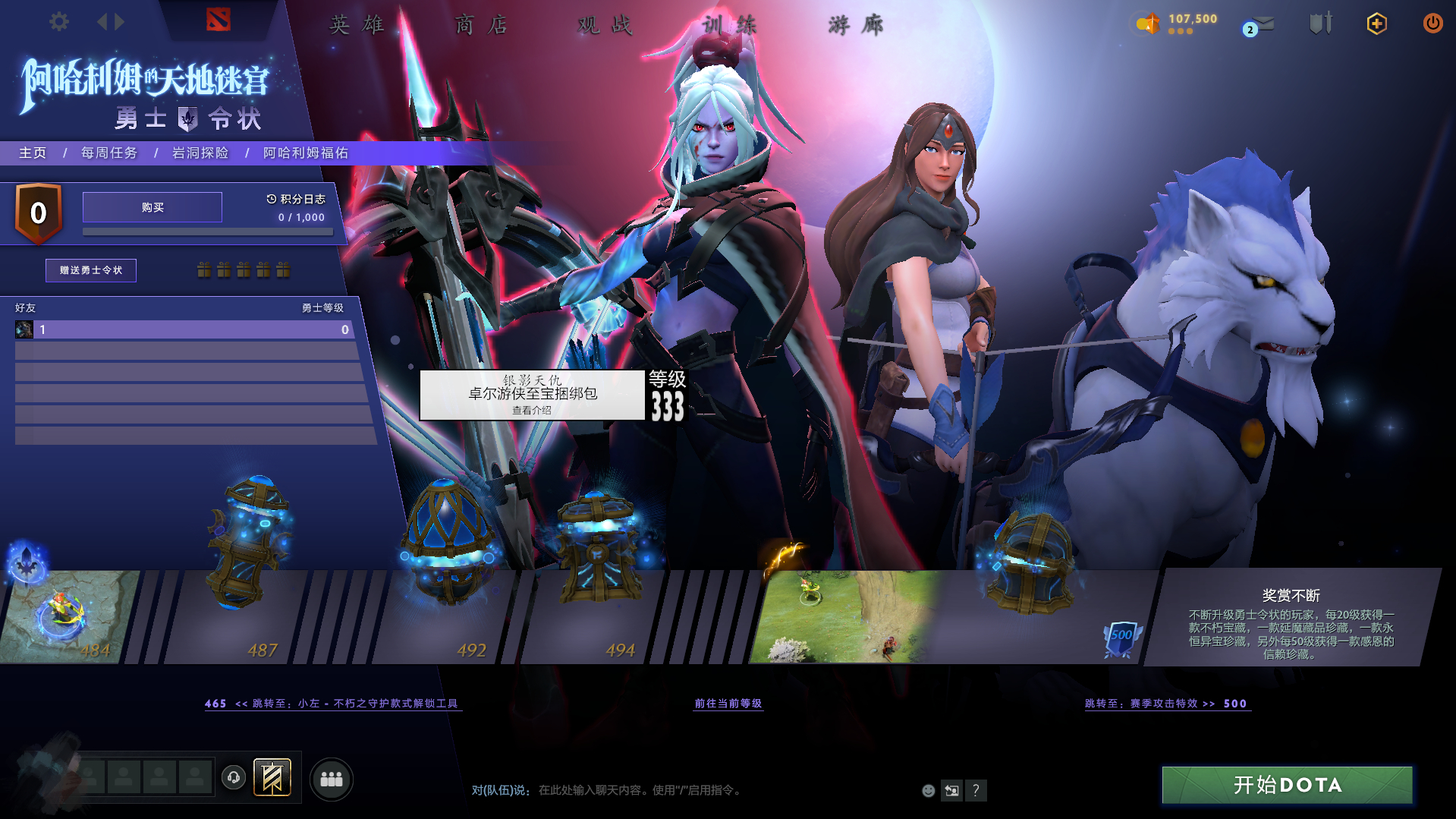The height and width of the screenshot is (819, 1456).
Task: Click the 前往当前等级 link
Action: coord(728,704)
